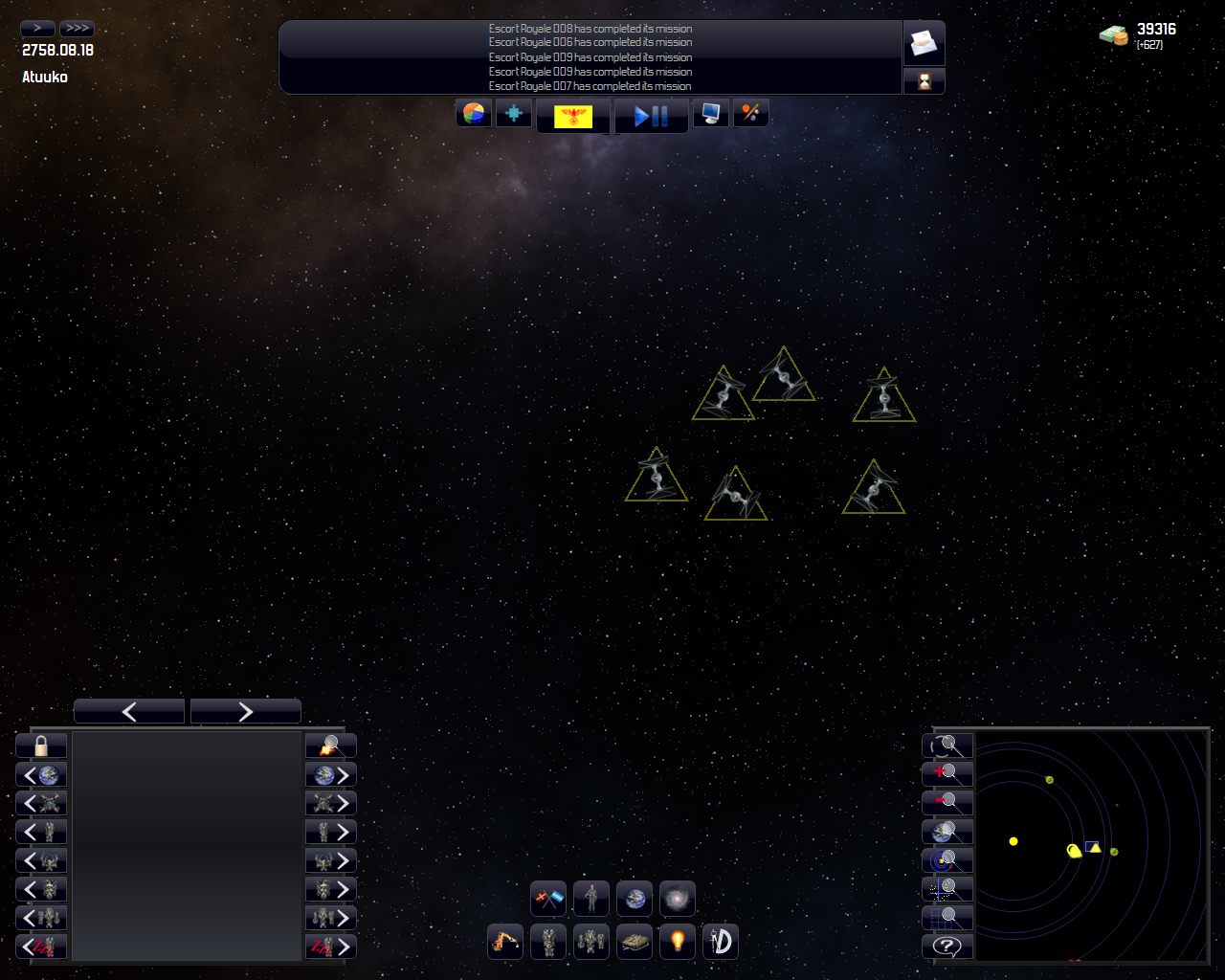The width and height of the screenshot is (1225, 980).
Task: Open the construction screen with crane icon
Action: click(x=504, y=941)
